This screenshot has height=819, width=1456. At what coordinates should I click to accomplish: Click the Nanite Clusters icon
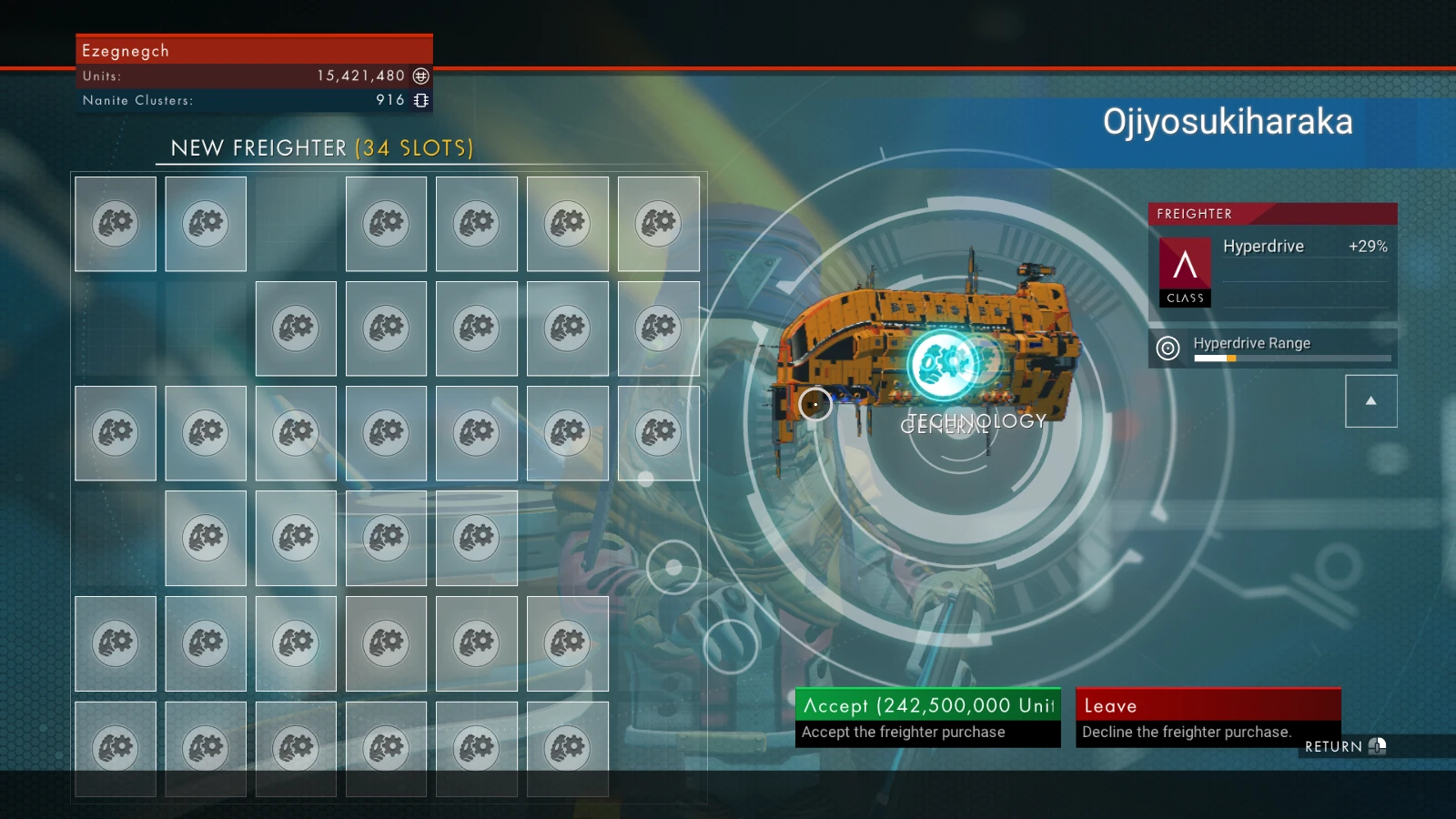coord(420,100)
